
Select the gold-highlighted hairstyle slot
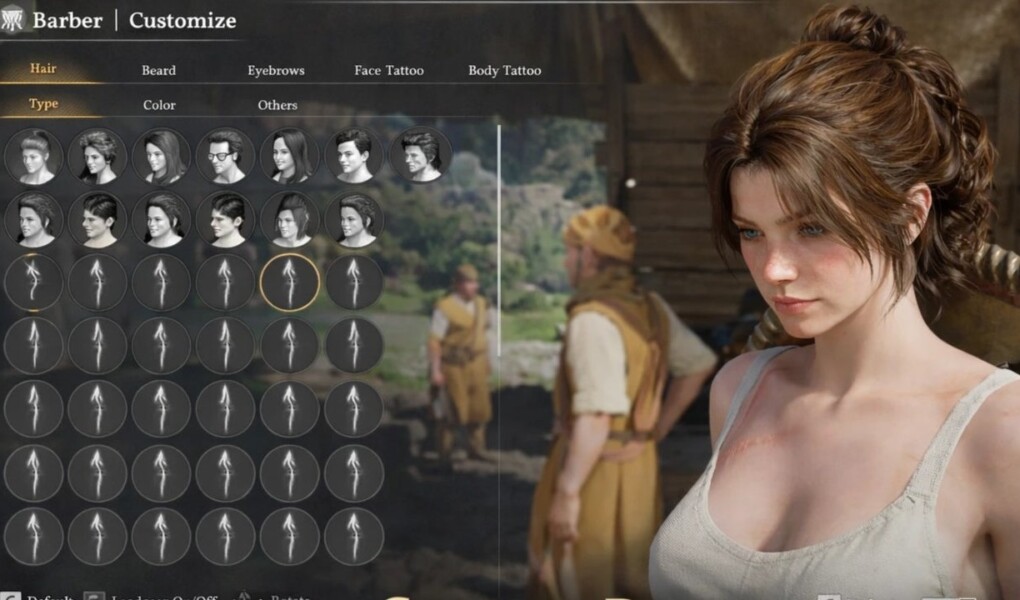tap(289, 282)
